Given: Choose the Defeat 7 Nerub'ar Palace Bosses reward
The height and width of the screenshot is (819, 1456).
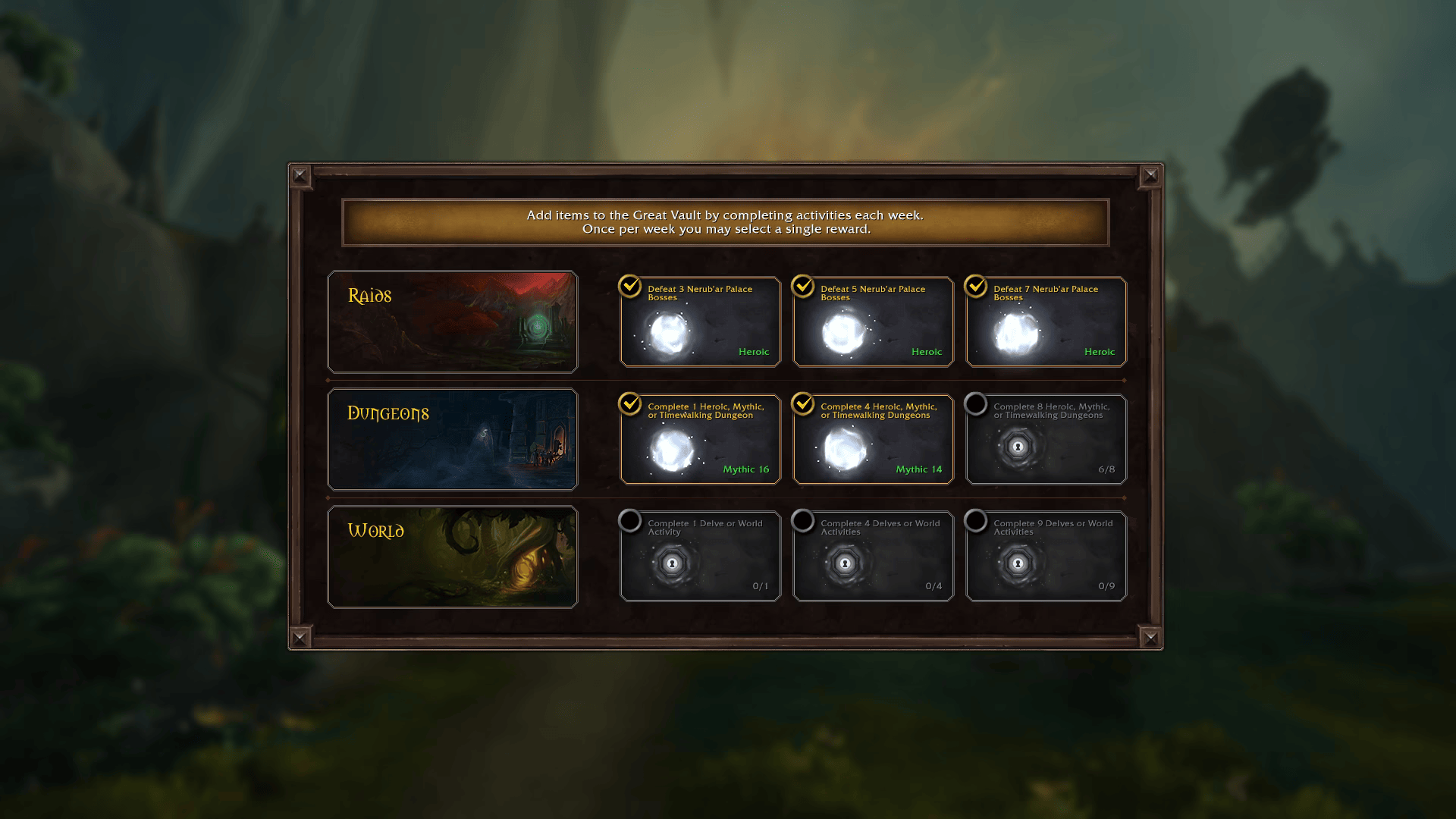Looking at the screenshot, I should [x=1046, y=322].
